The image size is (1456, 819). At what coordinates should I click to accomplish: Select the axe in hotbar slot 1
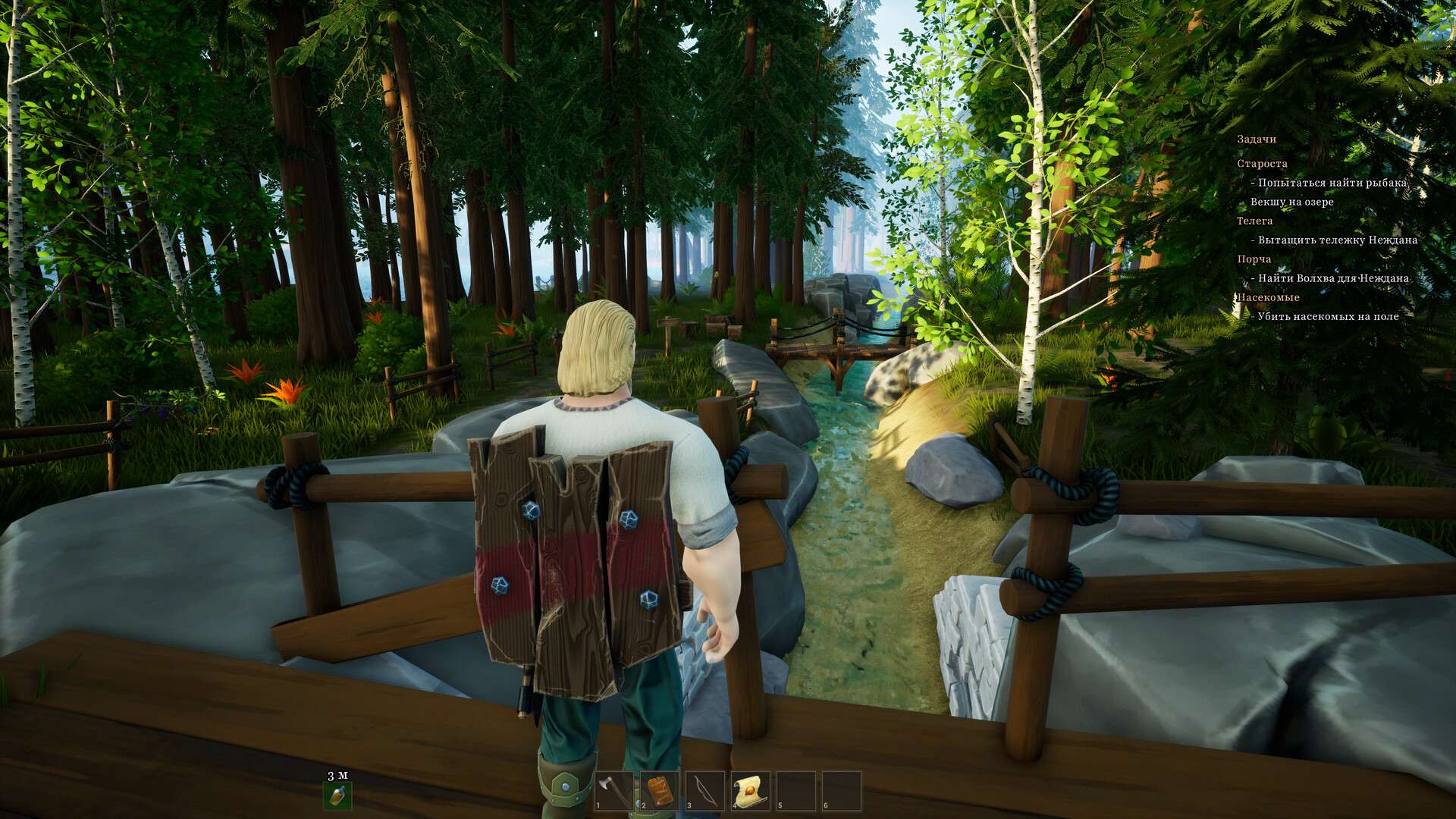[x=613, y=791]
